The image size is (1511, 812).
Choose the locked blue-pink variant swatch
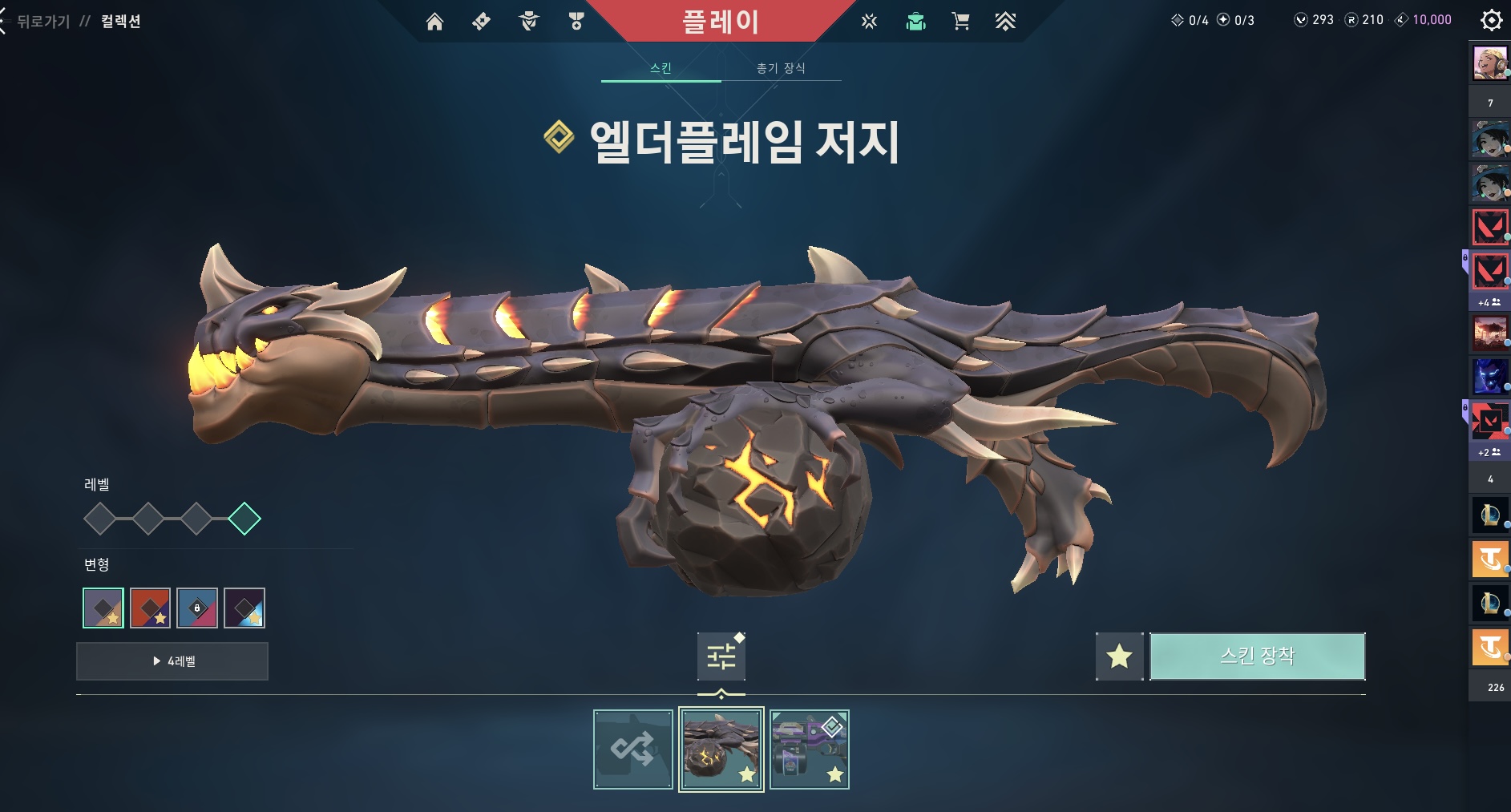[197, 608]
